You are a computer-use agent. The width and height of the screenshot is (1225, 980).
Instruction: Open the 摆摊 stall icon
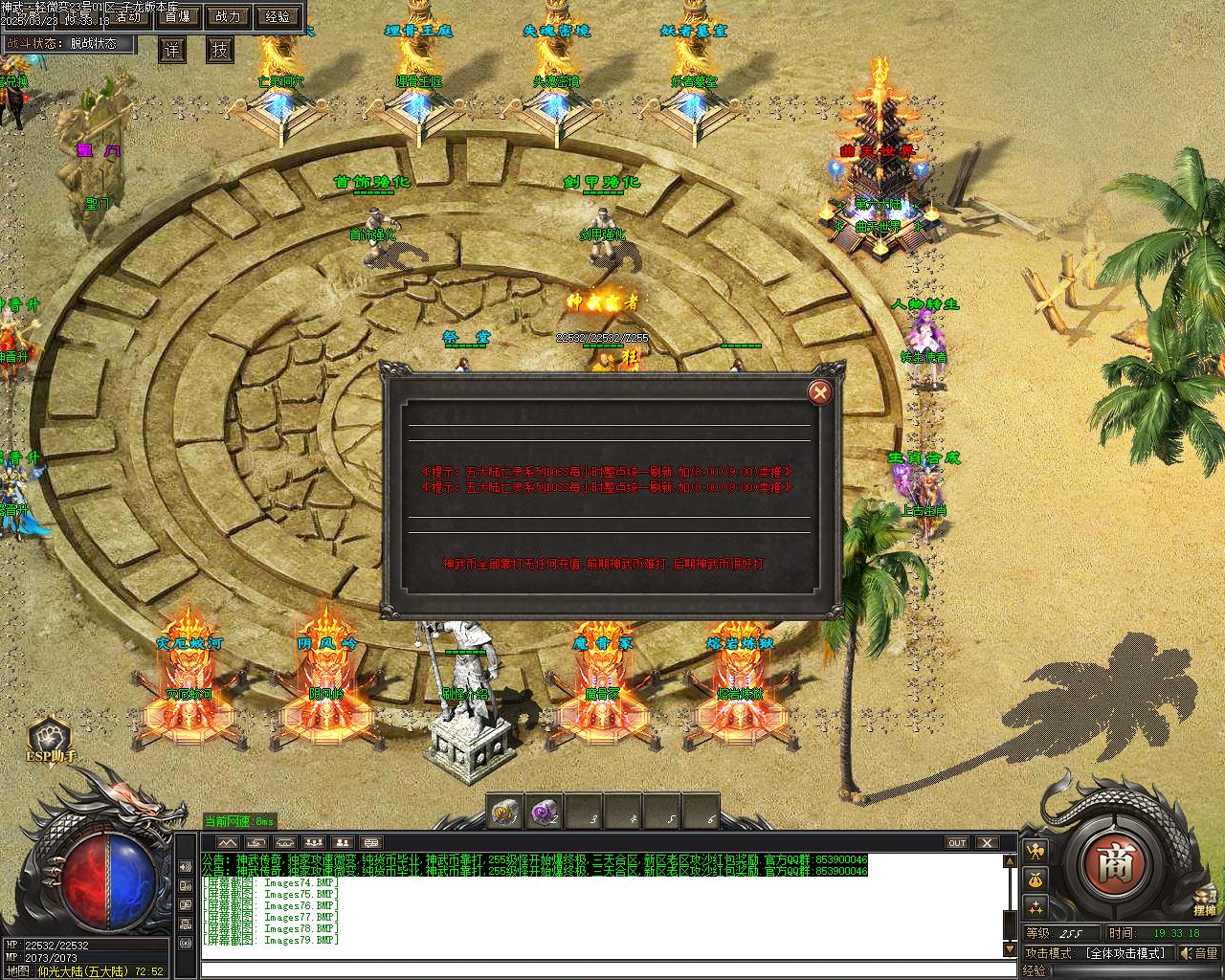[x=1205, y=902]
